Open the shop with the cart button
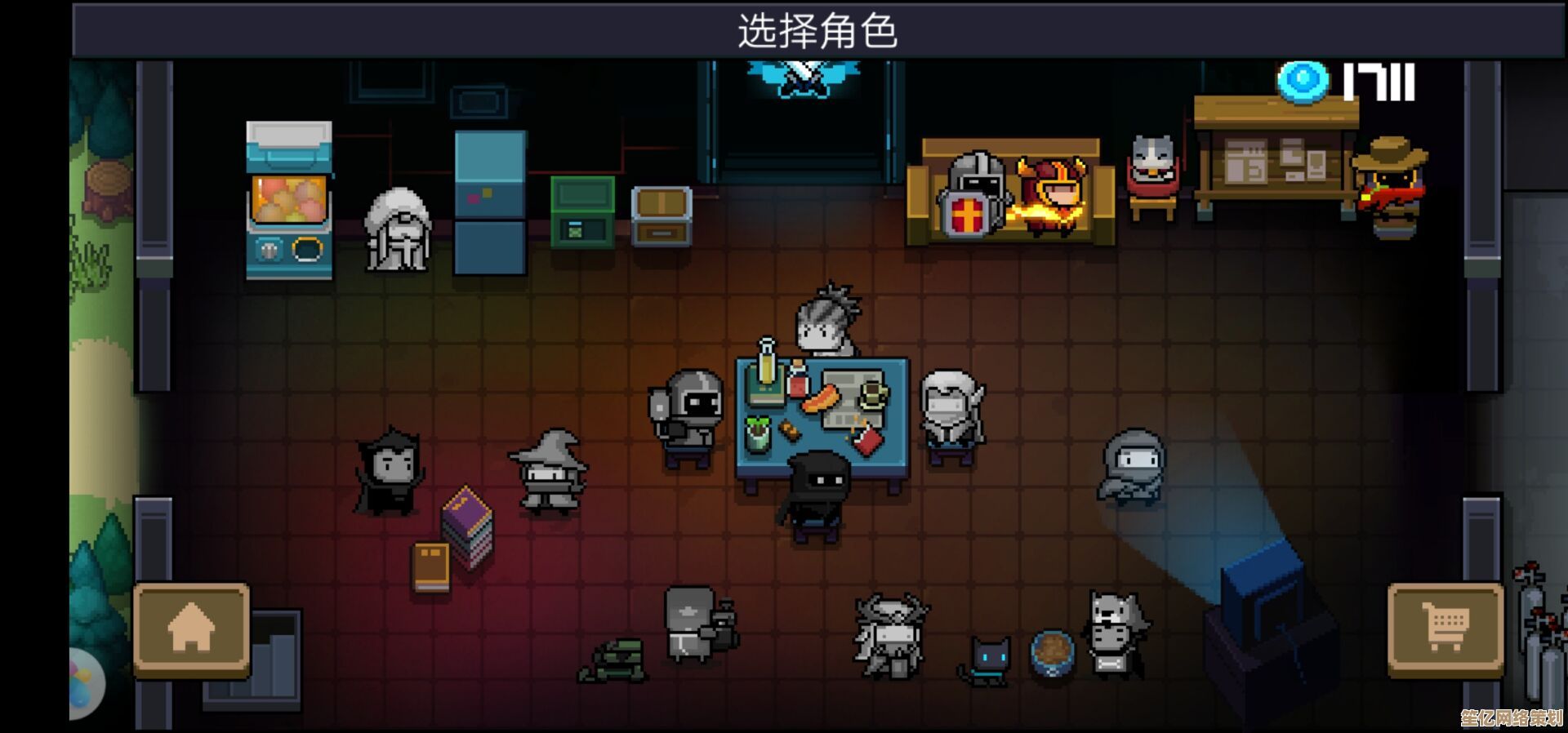Viewport: 1568px width, 733px height. click(1445, 629)
